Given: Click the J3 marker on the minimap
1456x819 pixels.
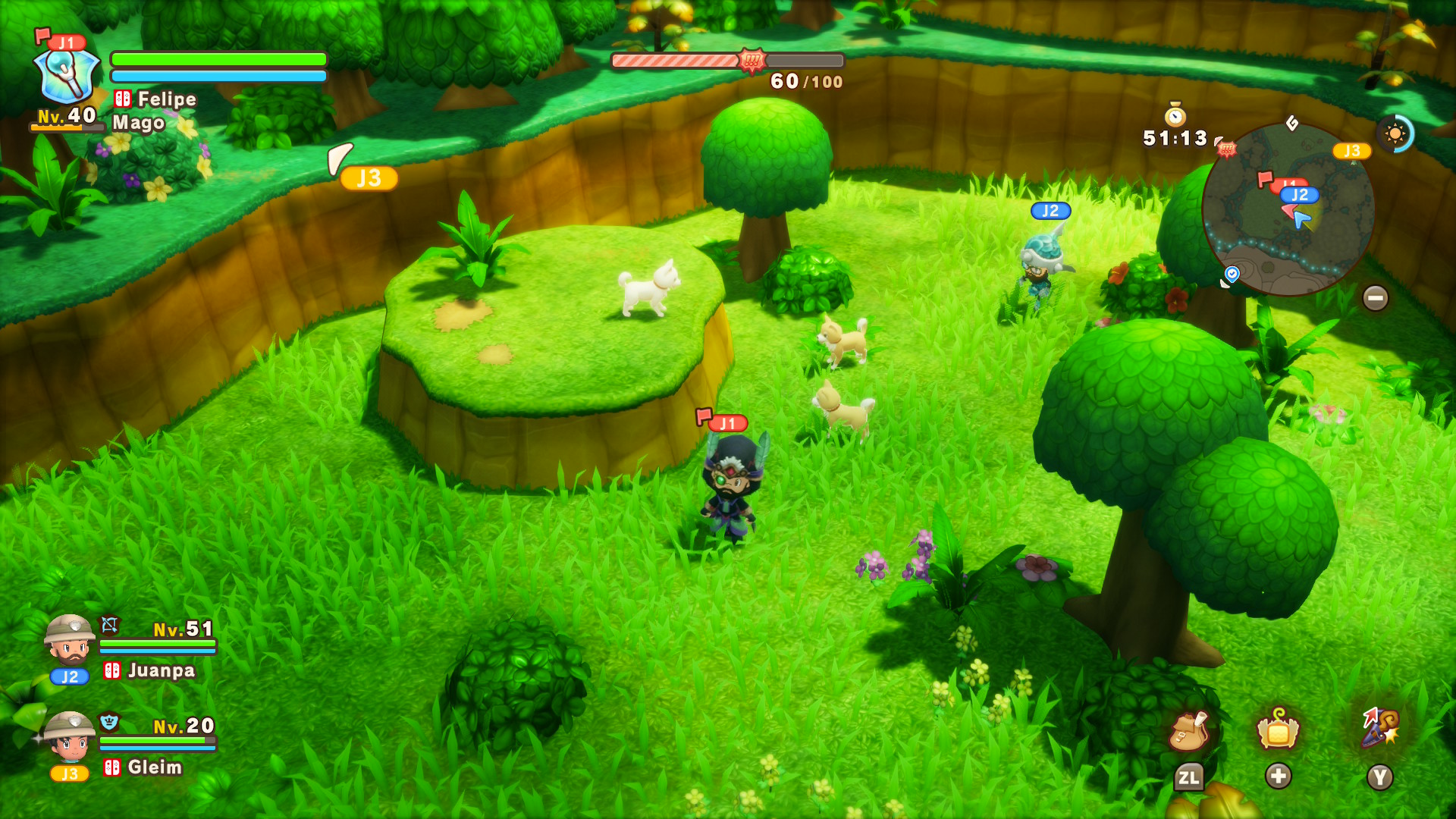Looking at the screenshot, I should tap(1351, 151).
